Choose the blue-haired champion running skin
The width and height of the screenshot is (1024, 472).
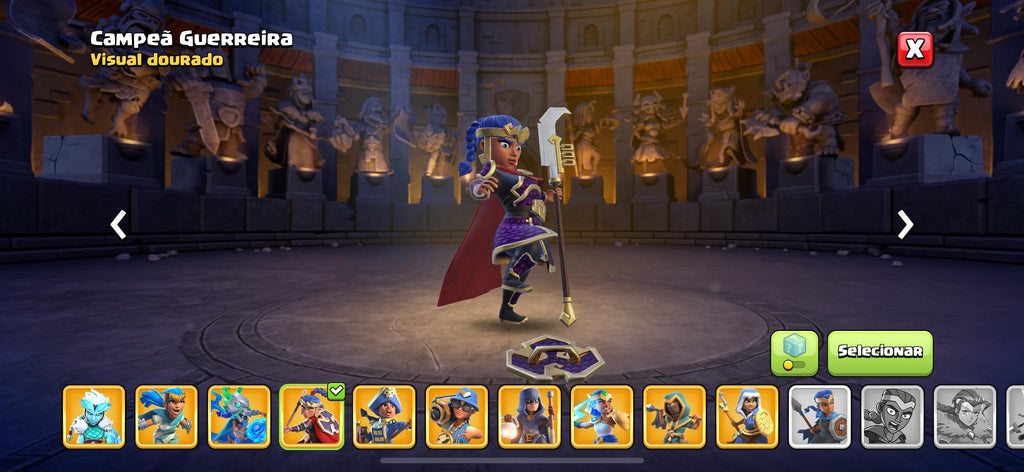coord(166,416)
